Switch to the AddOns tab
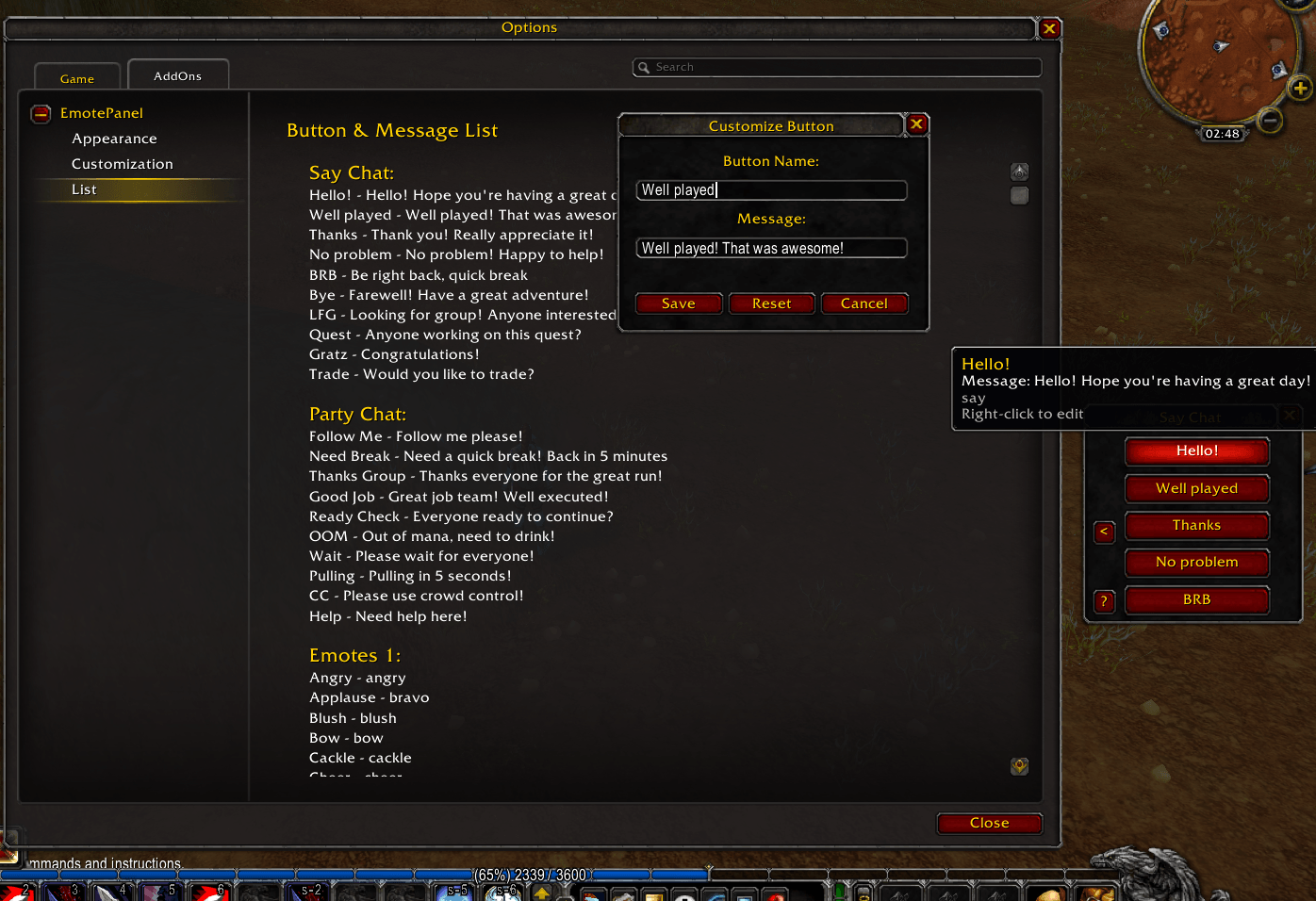Screen dimensions: 1316x901 (178, 74)
